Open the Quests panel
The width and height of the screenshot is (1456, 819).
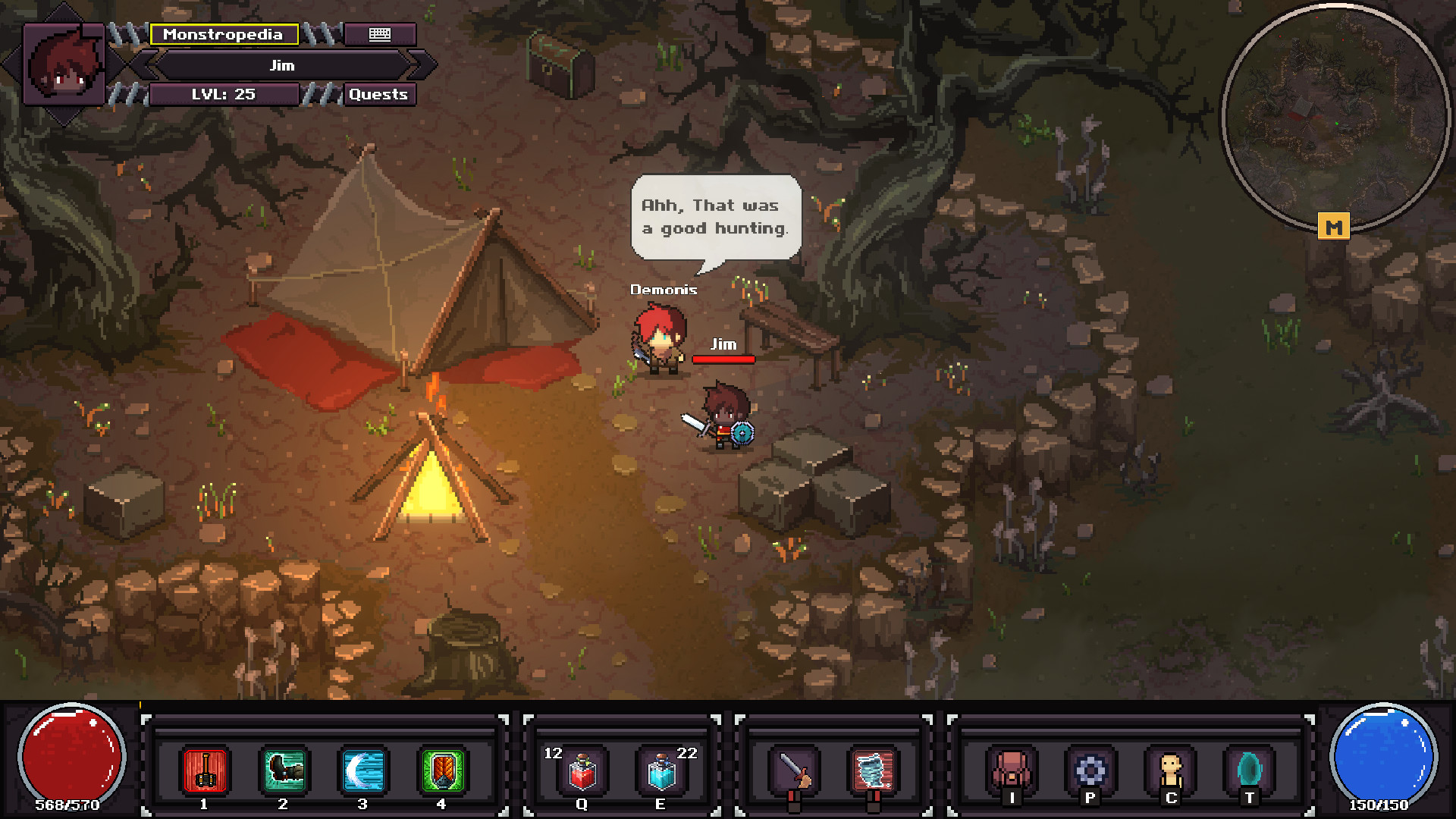(378, 94)
